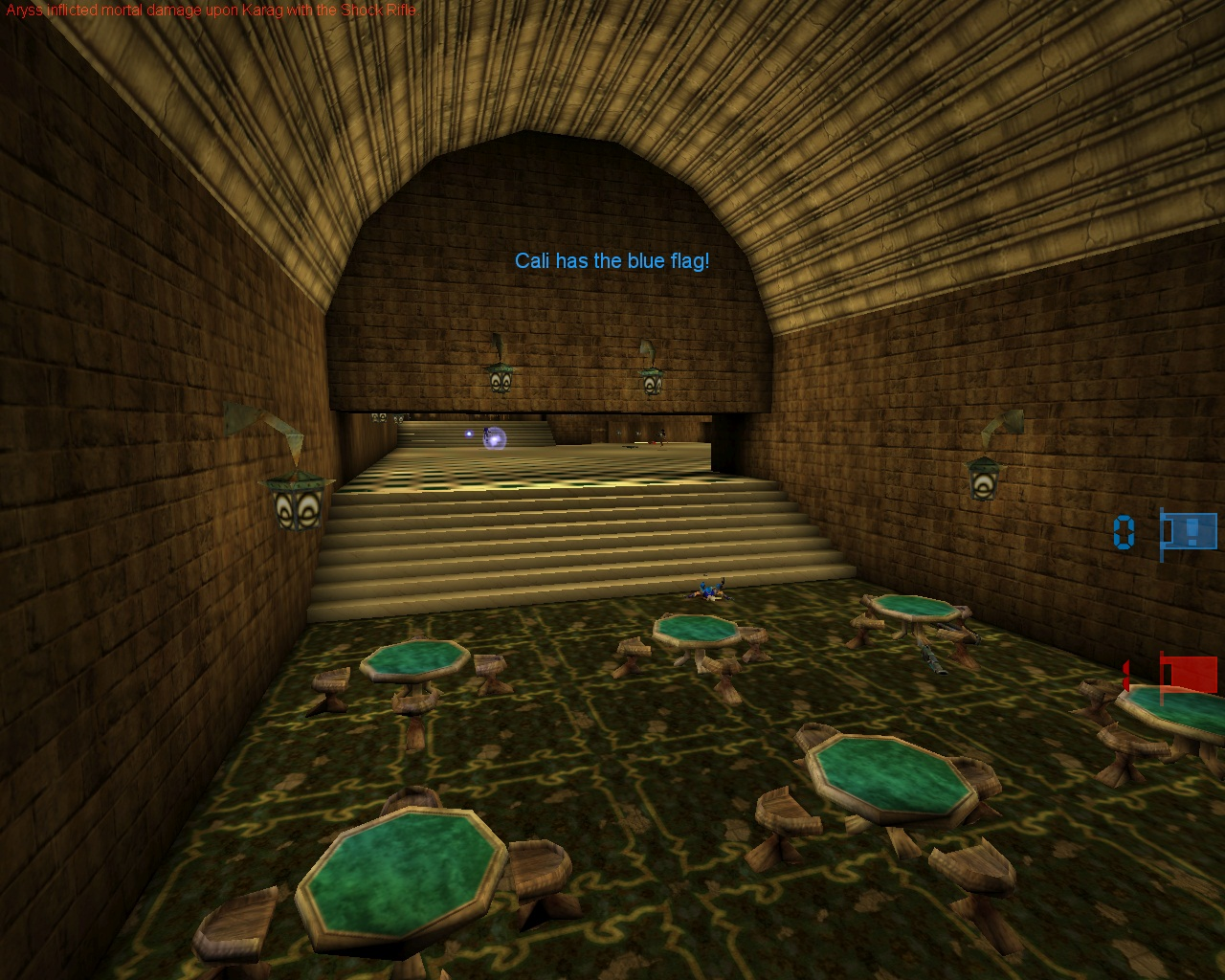
Task: Click the red kill message at top left
Action: click(209, 10)
